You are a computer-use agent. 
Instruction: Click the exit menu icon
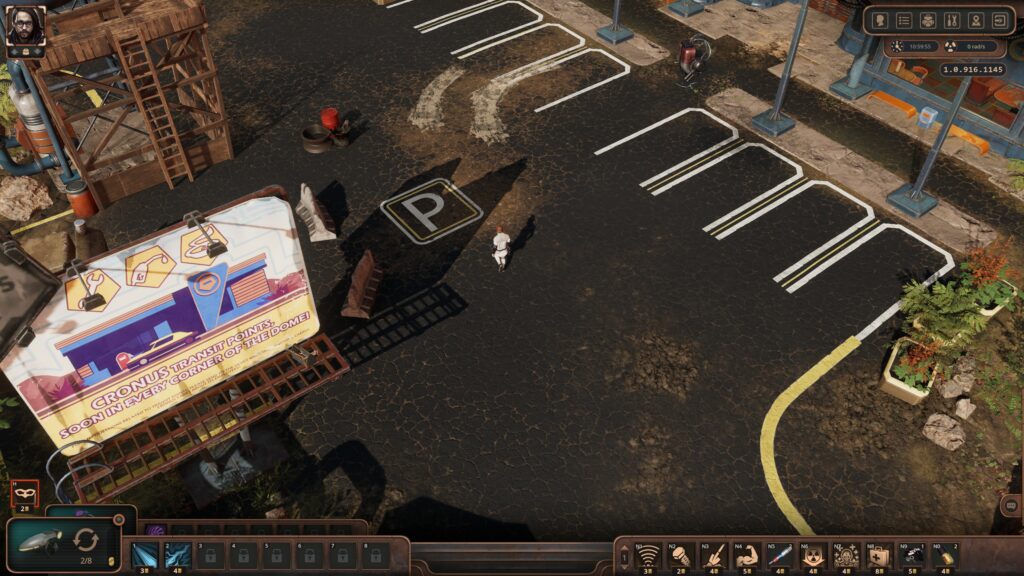pyautogui.click(x=999, y=20)
